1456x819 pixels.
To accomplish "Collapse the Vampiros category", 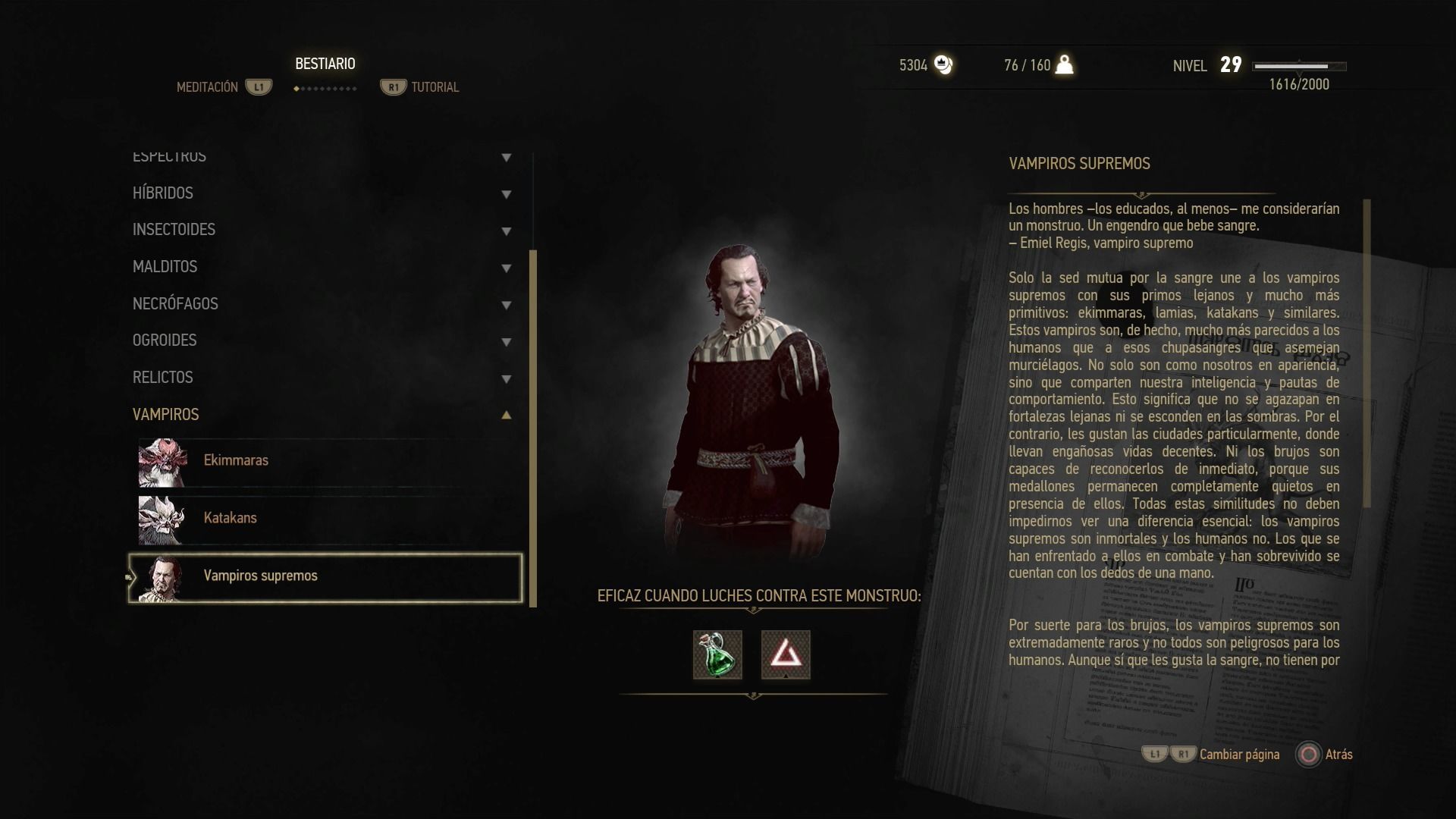I will coord(166,415).
